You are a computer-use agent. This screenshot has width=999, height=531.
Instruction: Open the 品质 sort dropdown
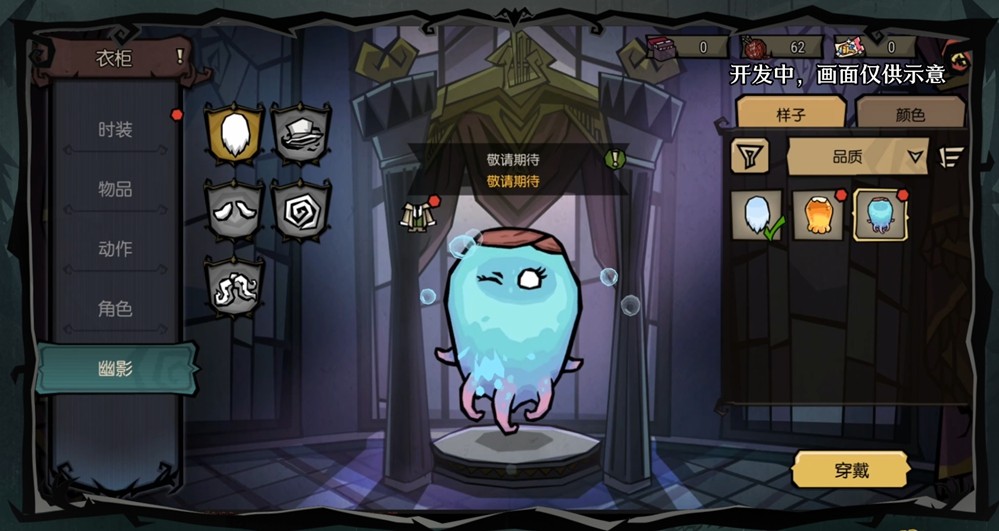858,156
